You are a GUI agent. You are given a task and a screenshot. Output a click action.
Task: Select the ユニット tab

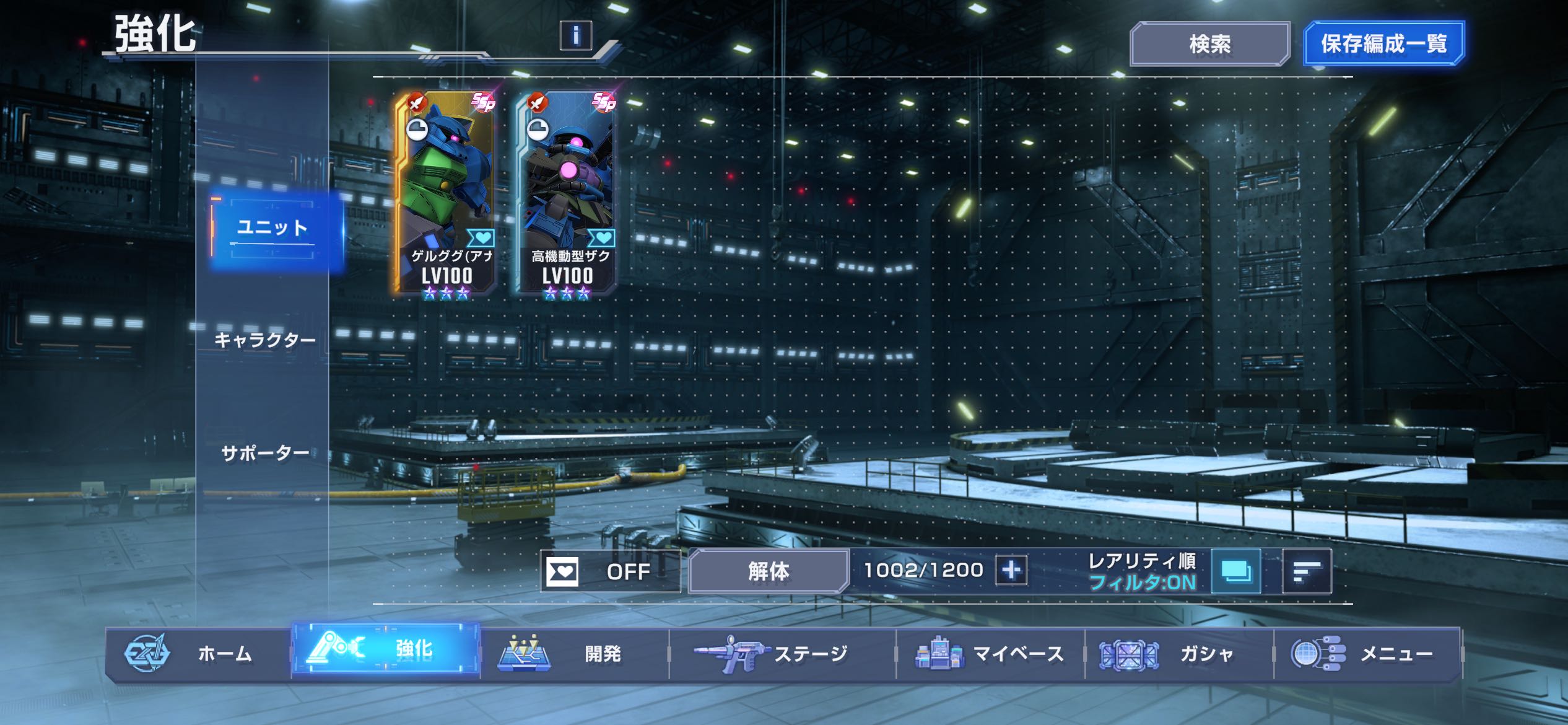pyautogui.click(x=273, y=229)
